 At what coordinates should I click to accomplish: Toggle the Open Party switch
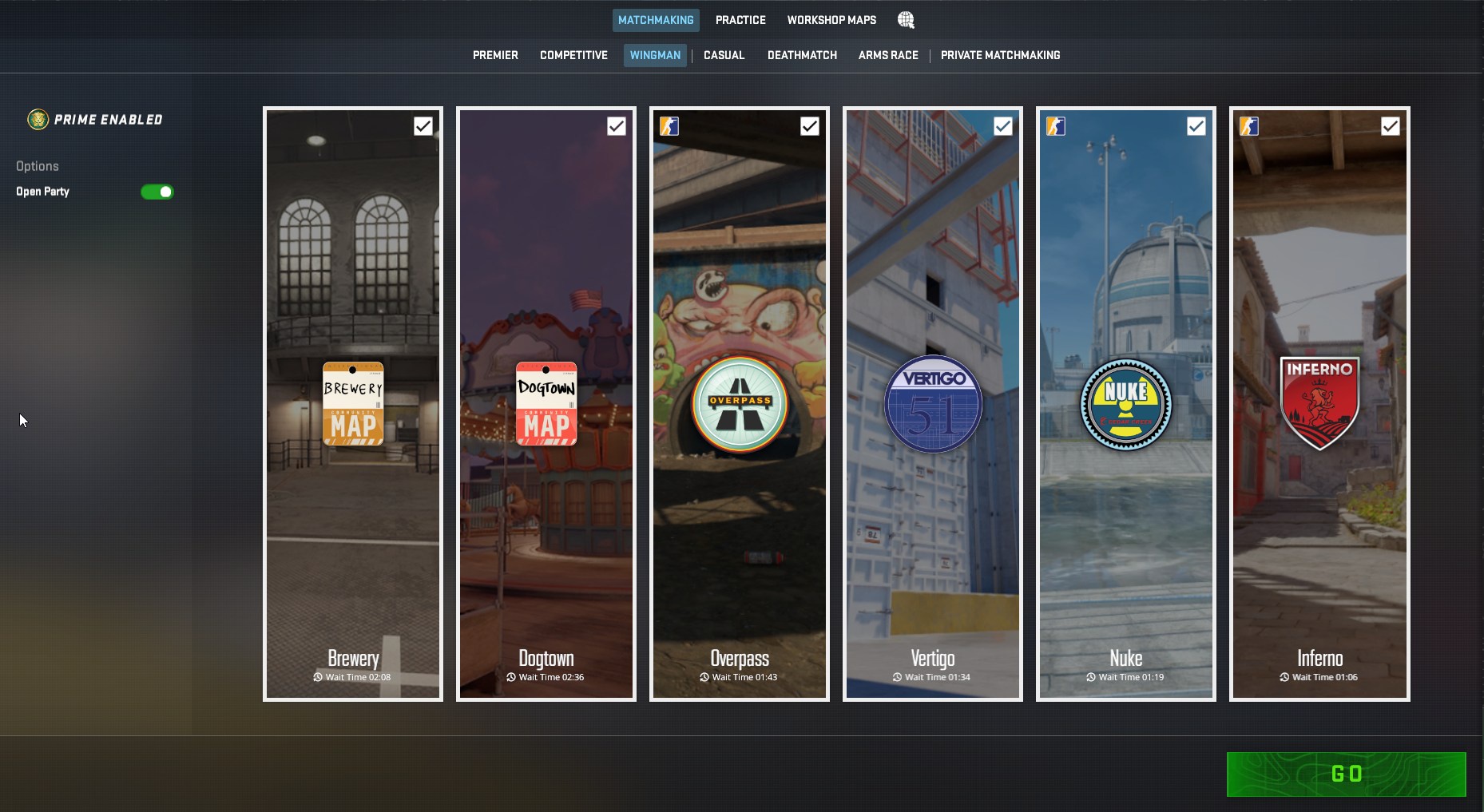[x=157, y=192]
